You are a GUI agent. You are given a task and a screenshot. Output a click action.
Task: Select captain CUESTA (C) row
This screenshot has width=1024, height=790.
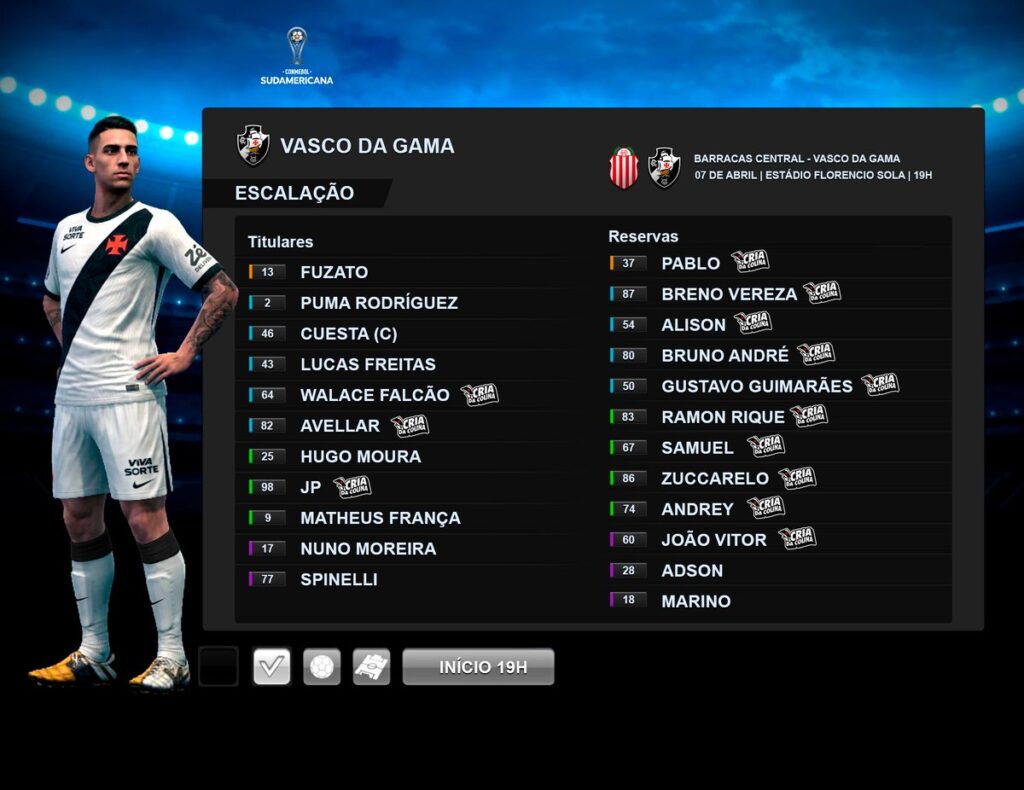(348, 334)
